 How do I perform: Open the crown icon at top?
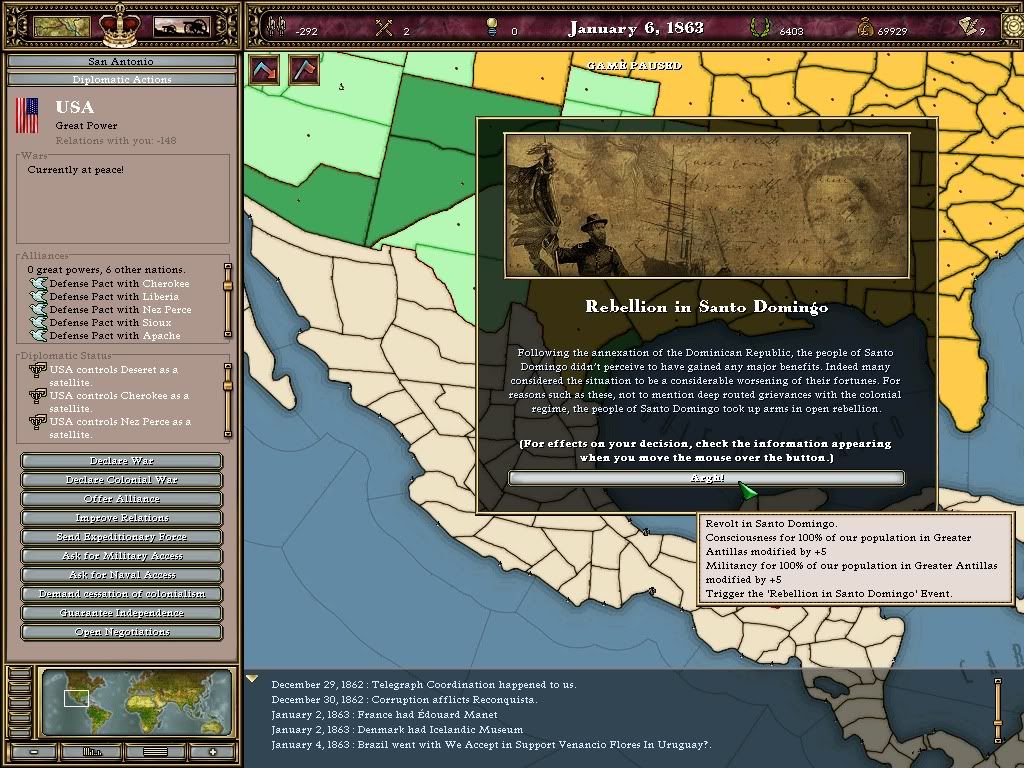[122, 25]
